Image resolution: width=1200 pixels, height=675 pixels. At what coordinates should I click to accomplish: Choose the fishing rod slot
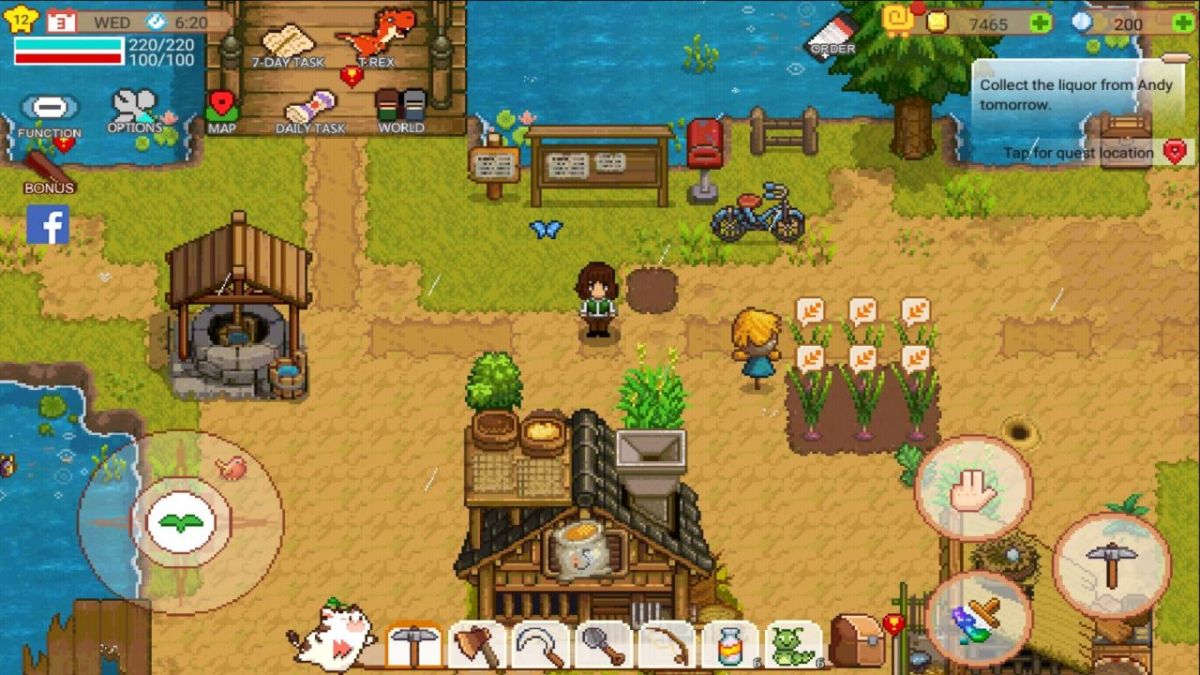667,645
